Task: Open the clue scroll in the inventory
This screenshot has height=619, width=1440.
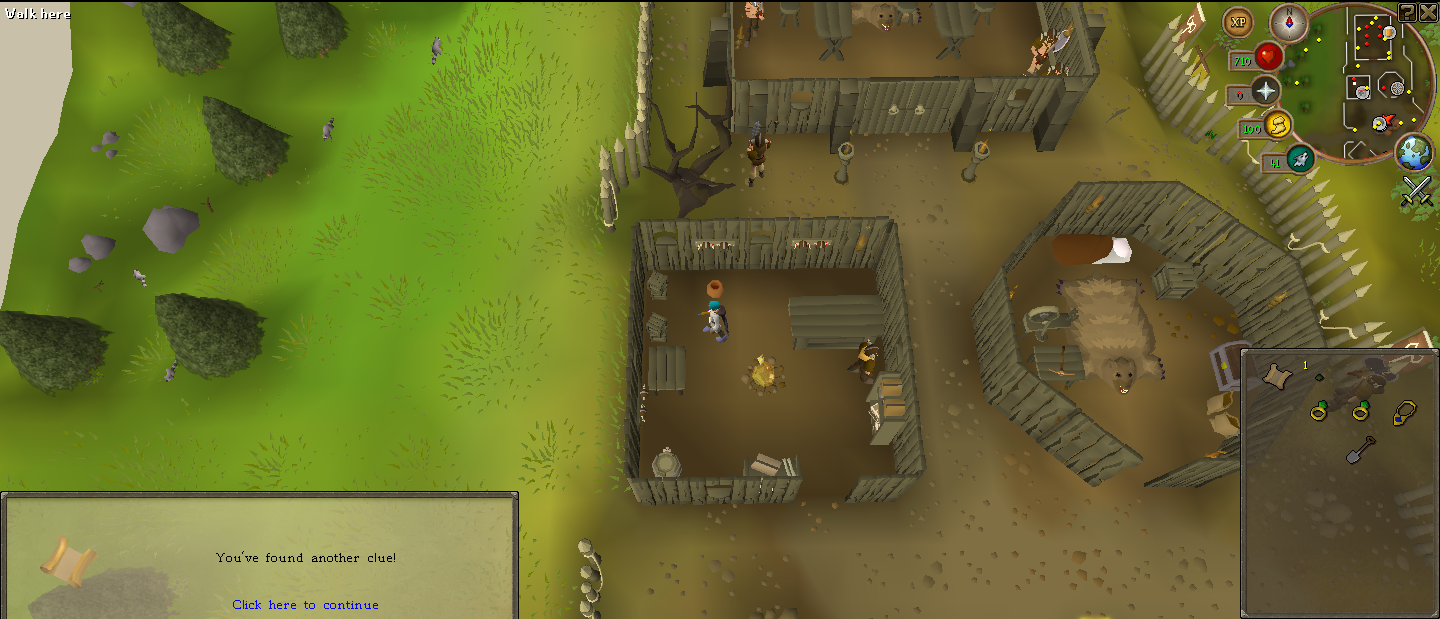Action: 1274,375
